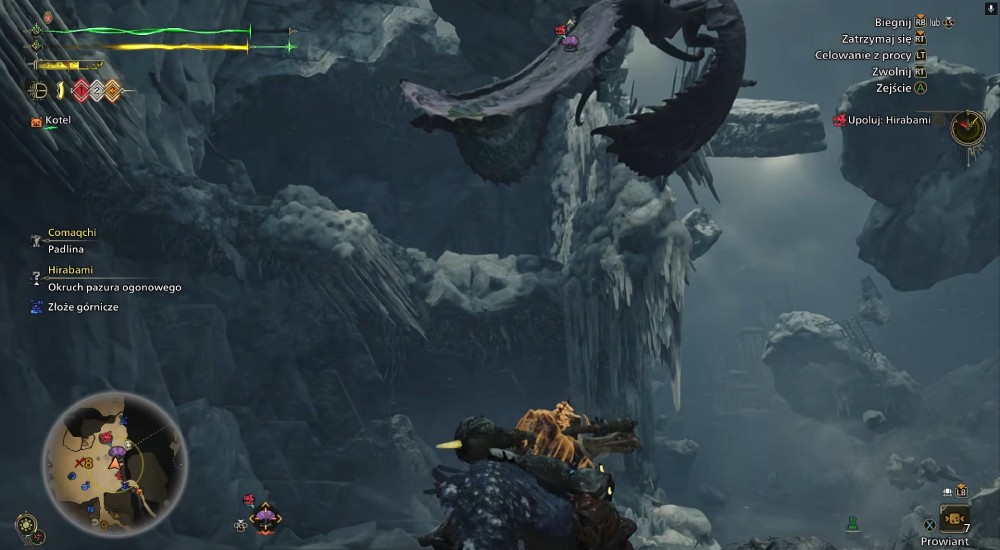This screenshot has width=1000, height=550.
Task: Click the green waypoint marker icon
Action: [x=853, y=522]
